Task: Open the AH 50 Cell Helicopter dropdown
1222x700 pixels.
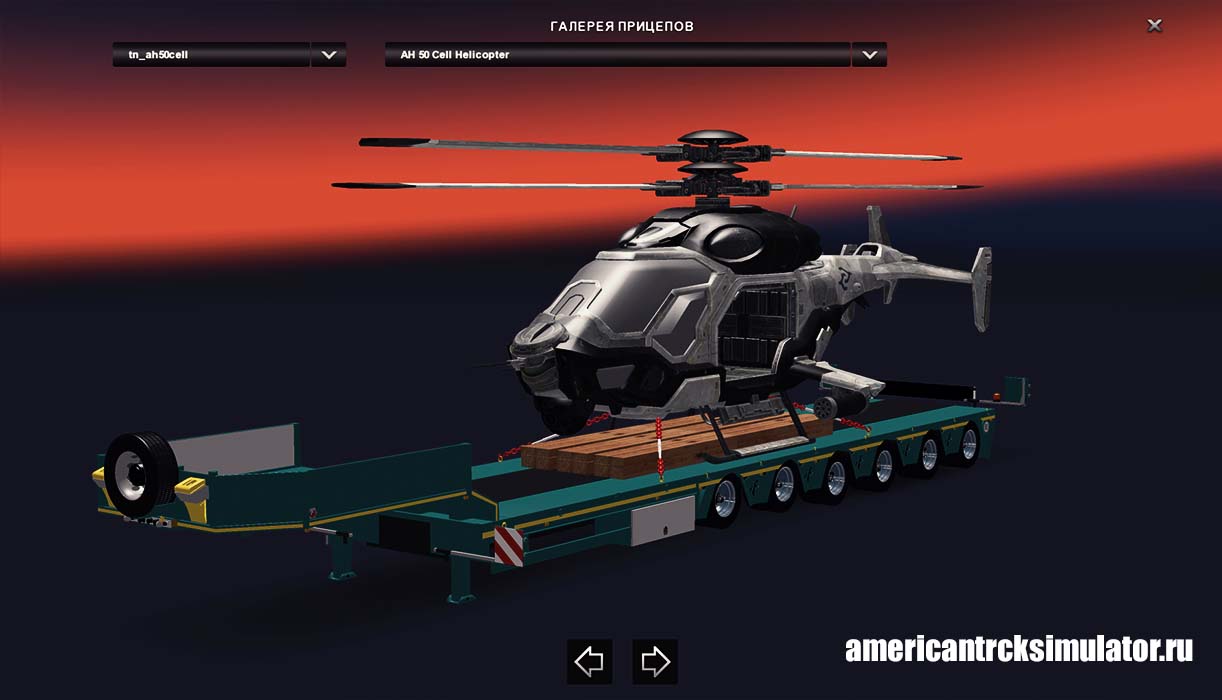Action: (868, 55)
